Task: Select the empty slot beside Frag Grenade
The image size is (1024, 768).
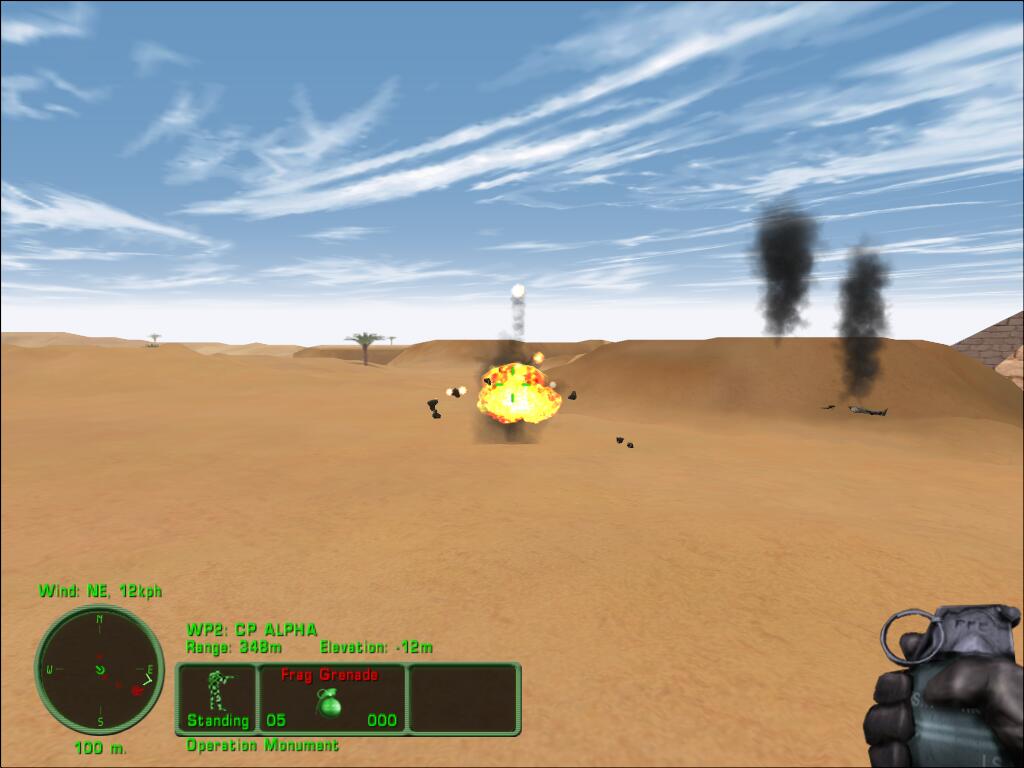Action: click(463, 698)
